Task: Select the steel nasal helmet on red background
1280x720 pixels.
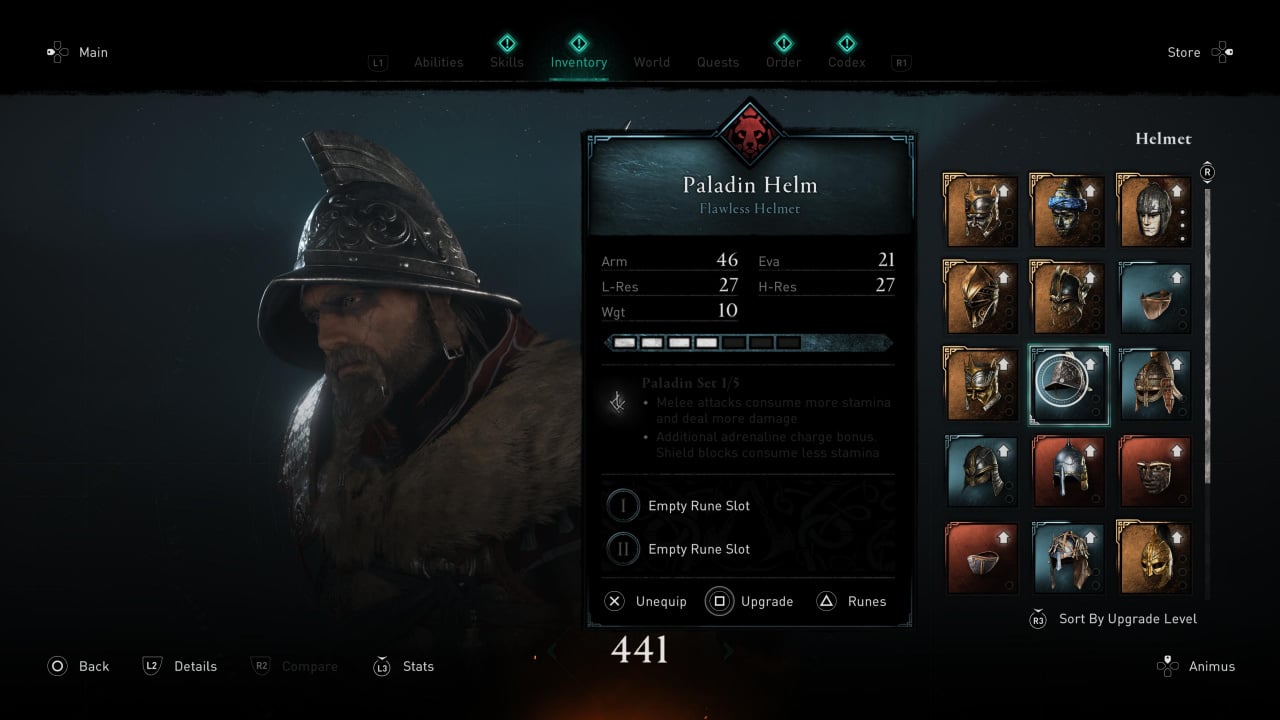Action: pos(1068,471)
